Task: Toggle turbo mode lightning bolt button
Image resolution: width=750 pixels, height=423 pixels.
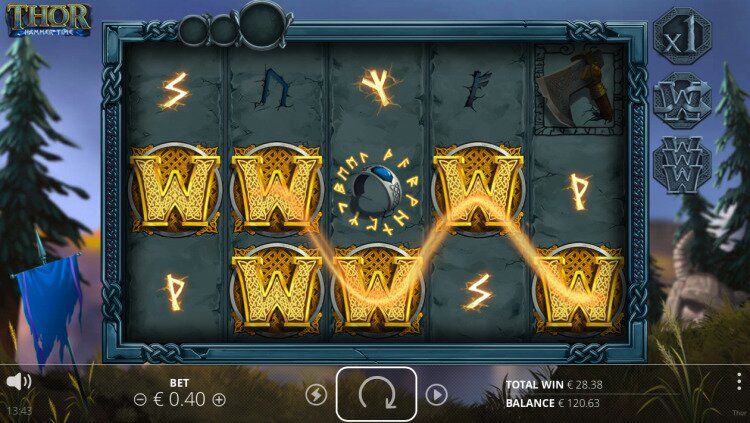Action: click(x=315, y=395)
